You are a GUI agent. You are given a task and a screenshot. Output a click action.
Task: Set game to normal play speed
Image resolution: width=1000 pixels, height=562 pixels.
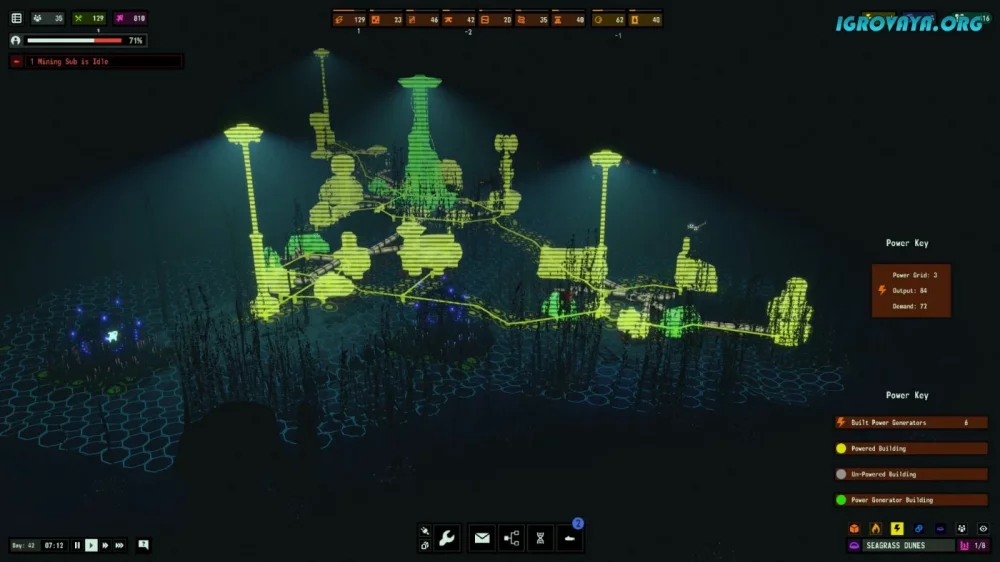pos(91,545)
